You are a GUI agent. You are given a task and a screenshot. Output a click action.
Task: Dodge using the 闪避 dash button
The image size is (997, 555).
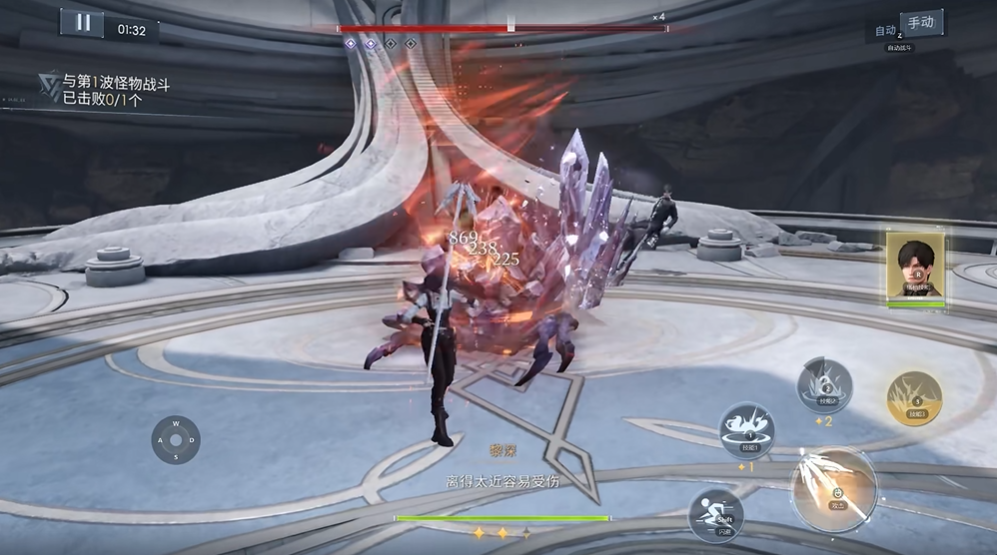point(715,514)
